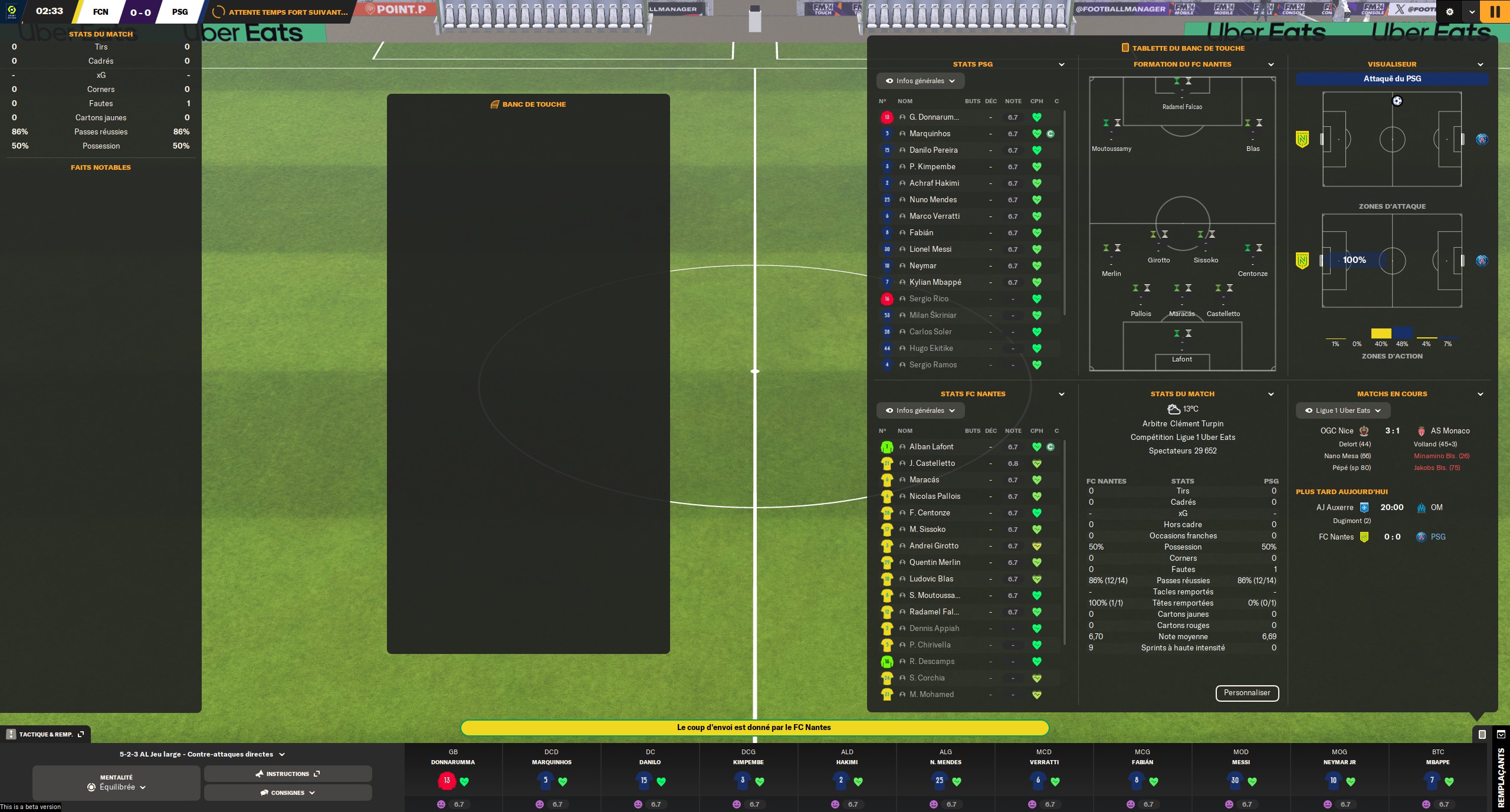
Task: Select the OGC Nice club badge
Action: pyautogui.click(x=1365, y=431)
